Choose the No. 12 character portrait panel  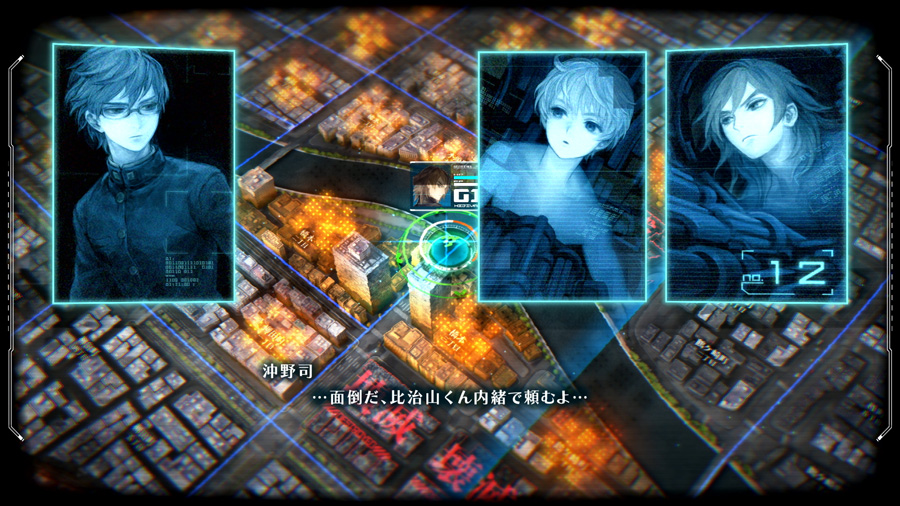[x=756, y=172]
